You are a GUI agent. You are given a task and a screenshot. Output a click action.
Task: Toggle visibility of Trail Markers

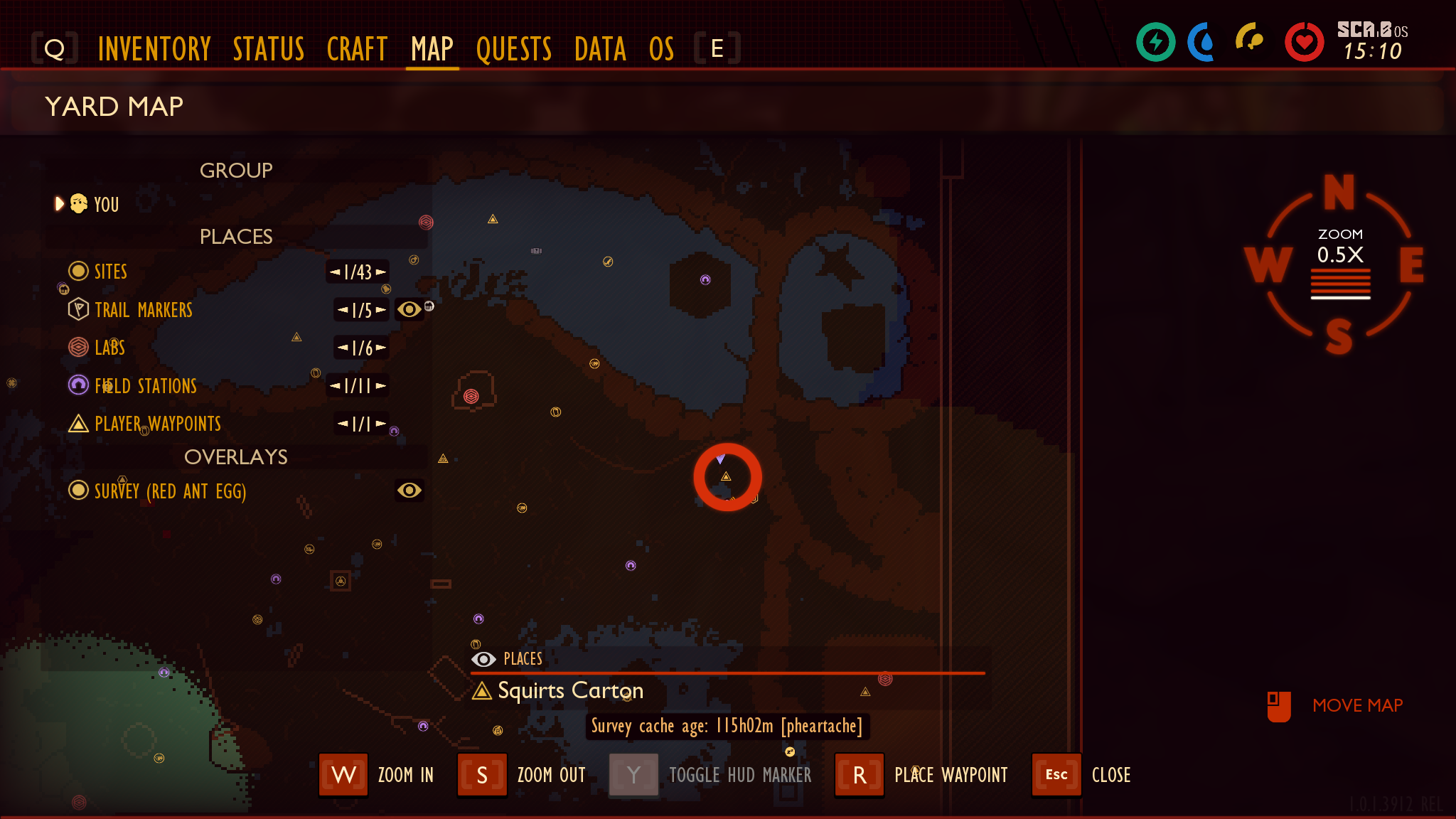click(x=409, y=310)
